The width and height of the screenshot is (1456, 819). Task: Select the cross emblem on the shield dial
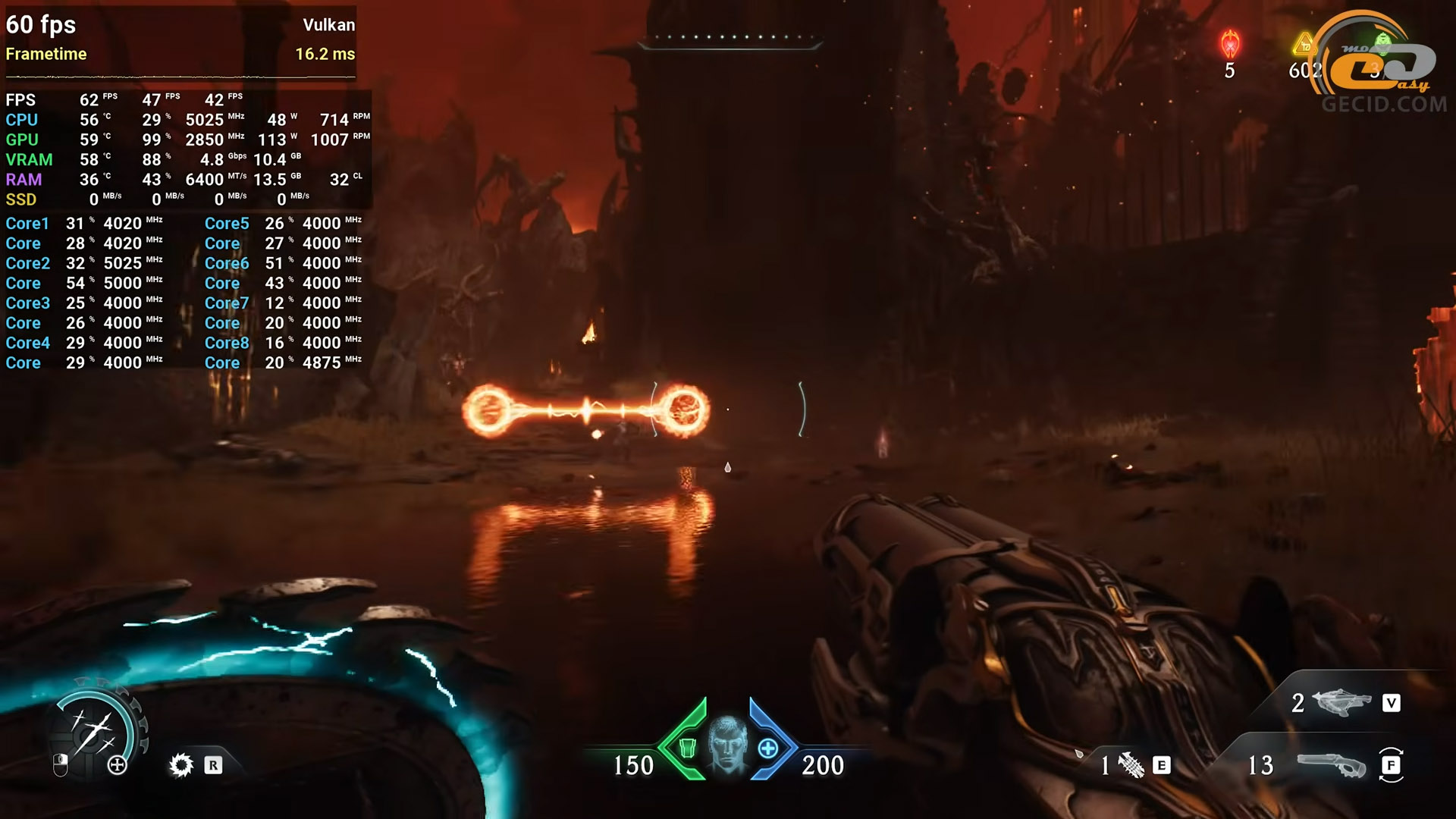(118, 765)
